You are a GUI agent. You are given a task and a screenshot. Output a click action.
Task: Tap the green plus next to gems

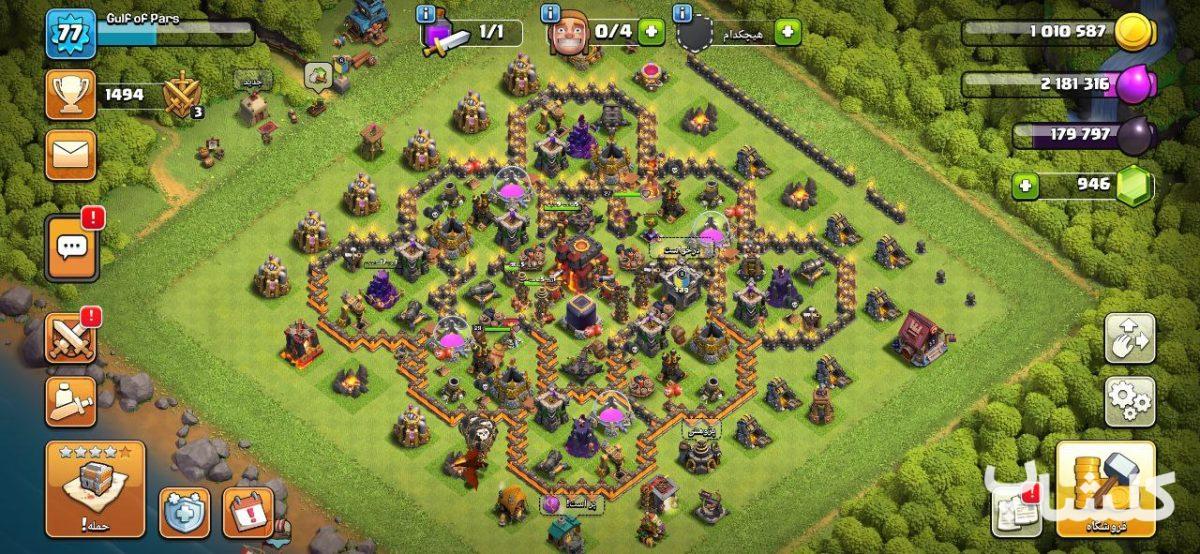(1023, 185)
